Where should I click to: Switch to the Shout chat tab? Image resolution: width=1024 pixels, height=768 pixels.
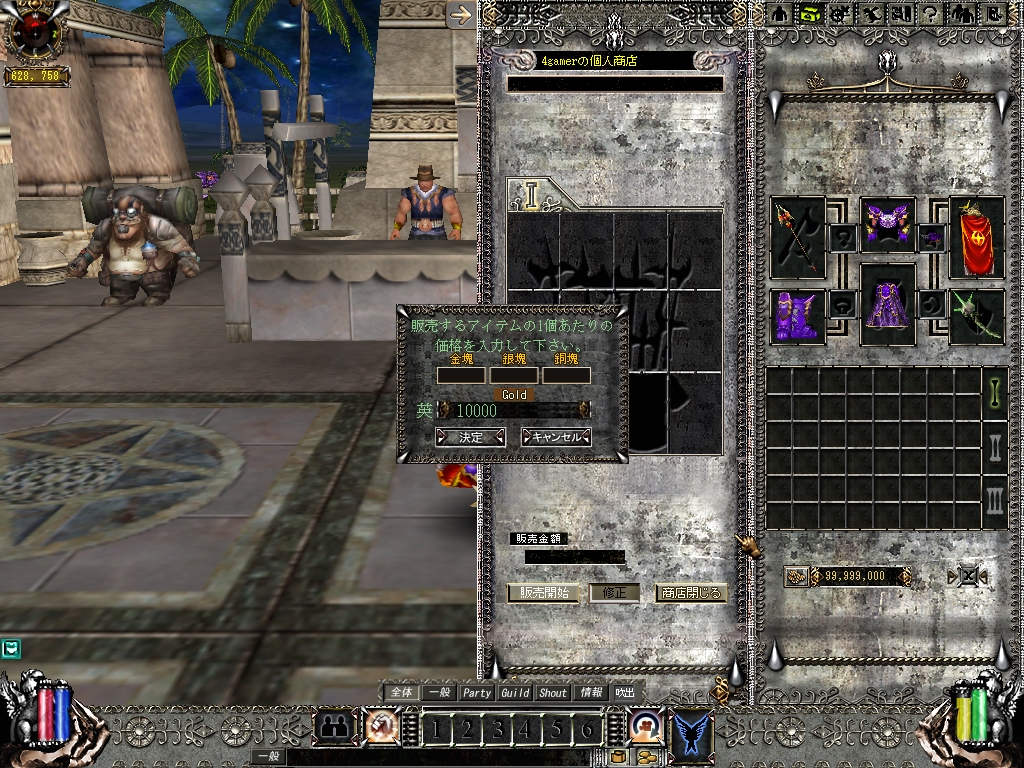tap(553, 692)
